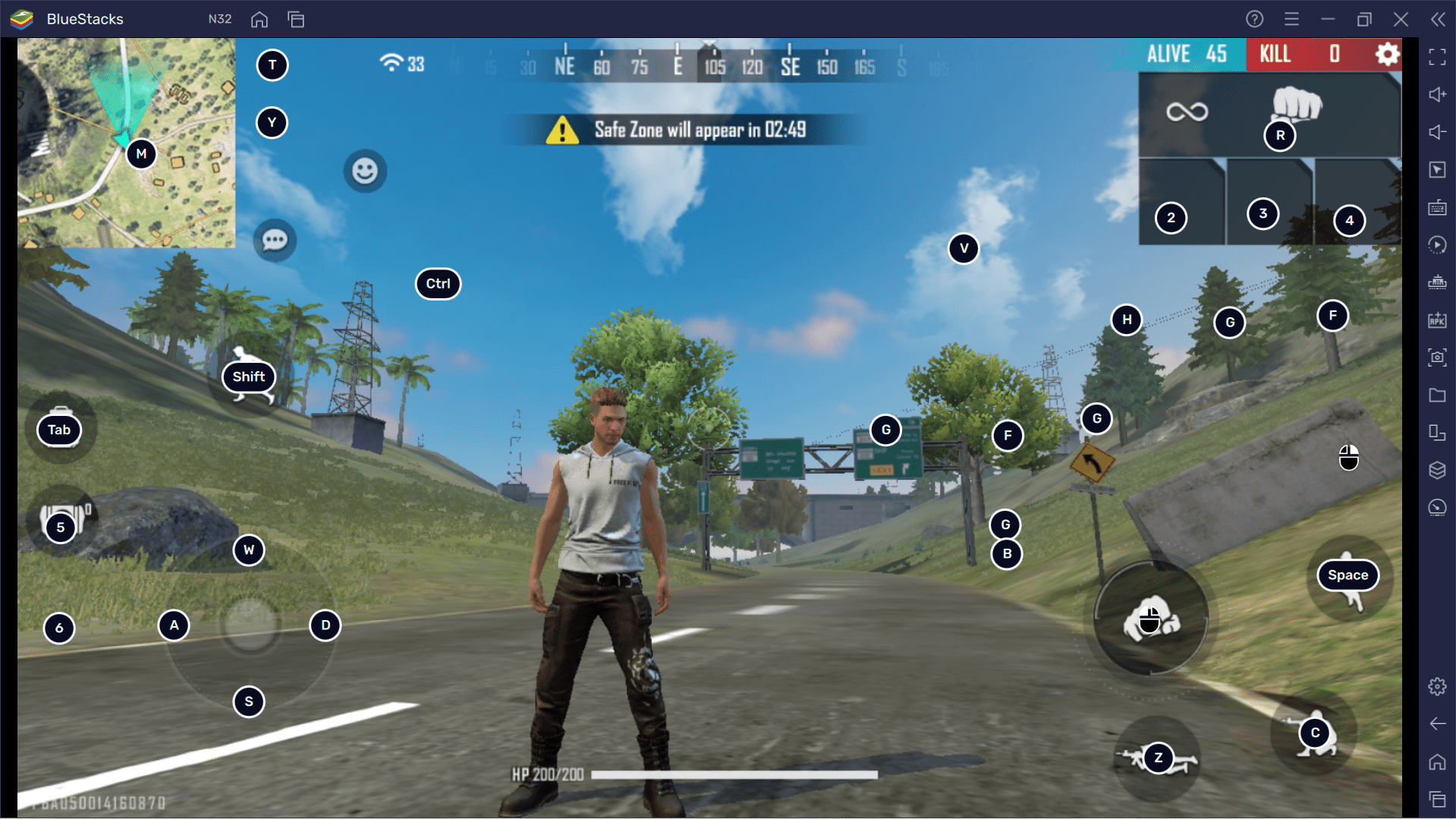Open the quick chat bubble icon
The image size is (1456, 819).
point(273,239)
